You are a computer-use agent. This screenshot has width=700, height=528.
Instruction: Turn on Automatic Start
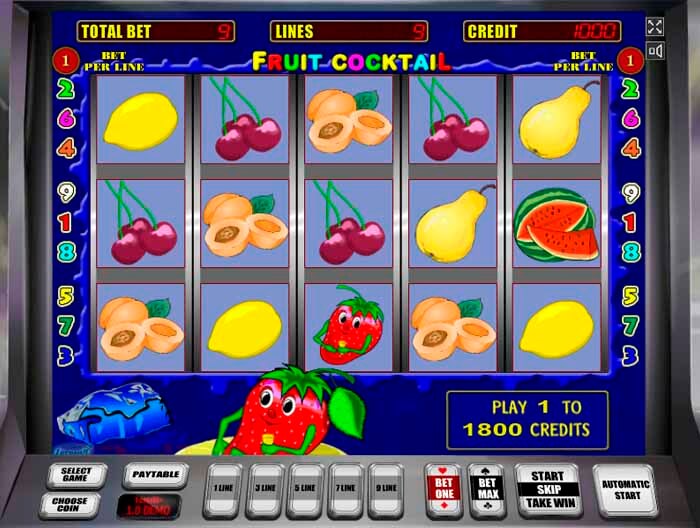pos(625,489)
